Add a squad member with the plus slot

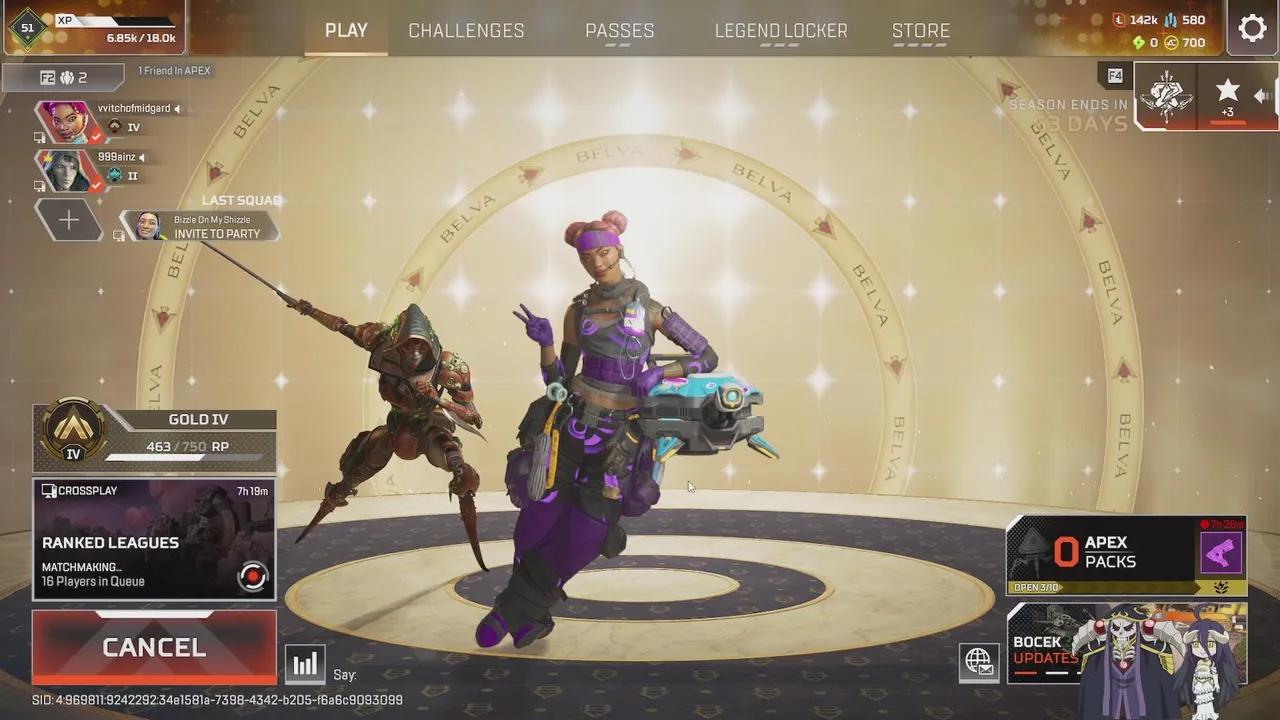68,220
